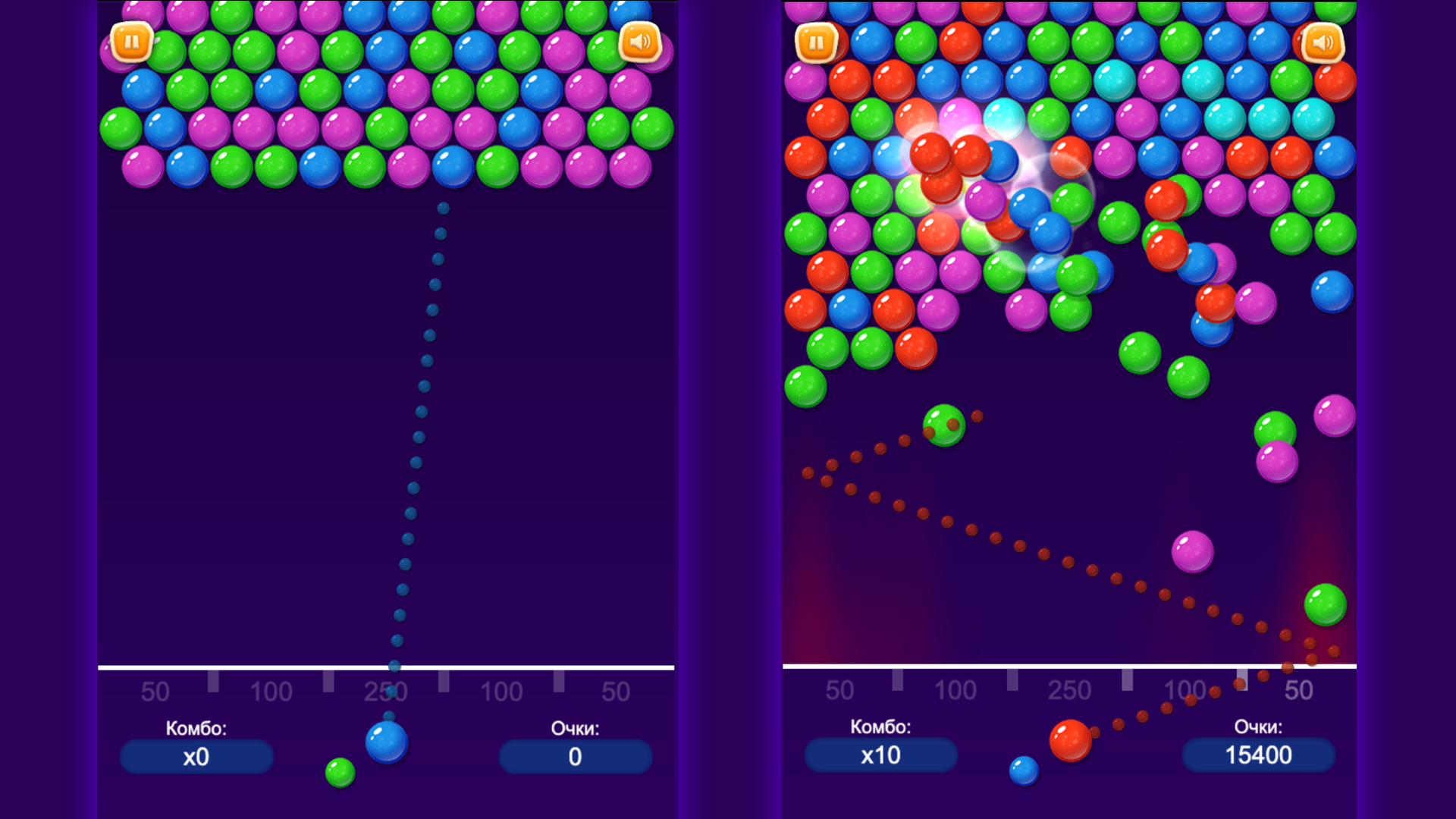Click the Комбо x0 indicator
This screenshot has width=1456, height=819.
(195, 755)
